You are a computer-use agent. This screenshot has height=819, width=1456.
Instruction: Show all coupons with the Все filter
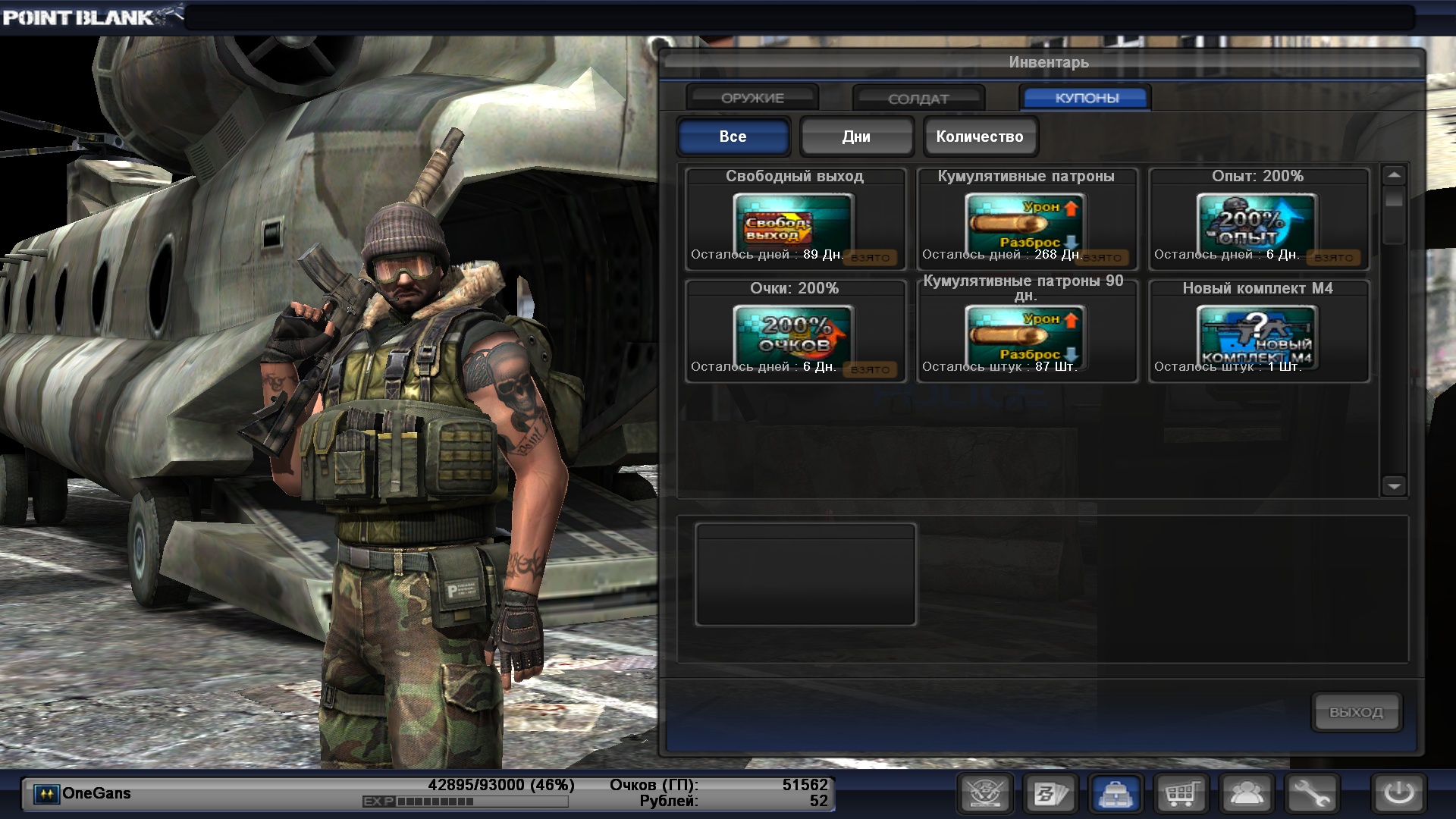tap(733, 136)
